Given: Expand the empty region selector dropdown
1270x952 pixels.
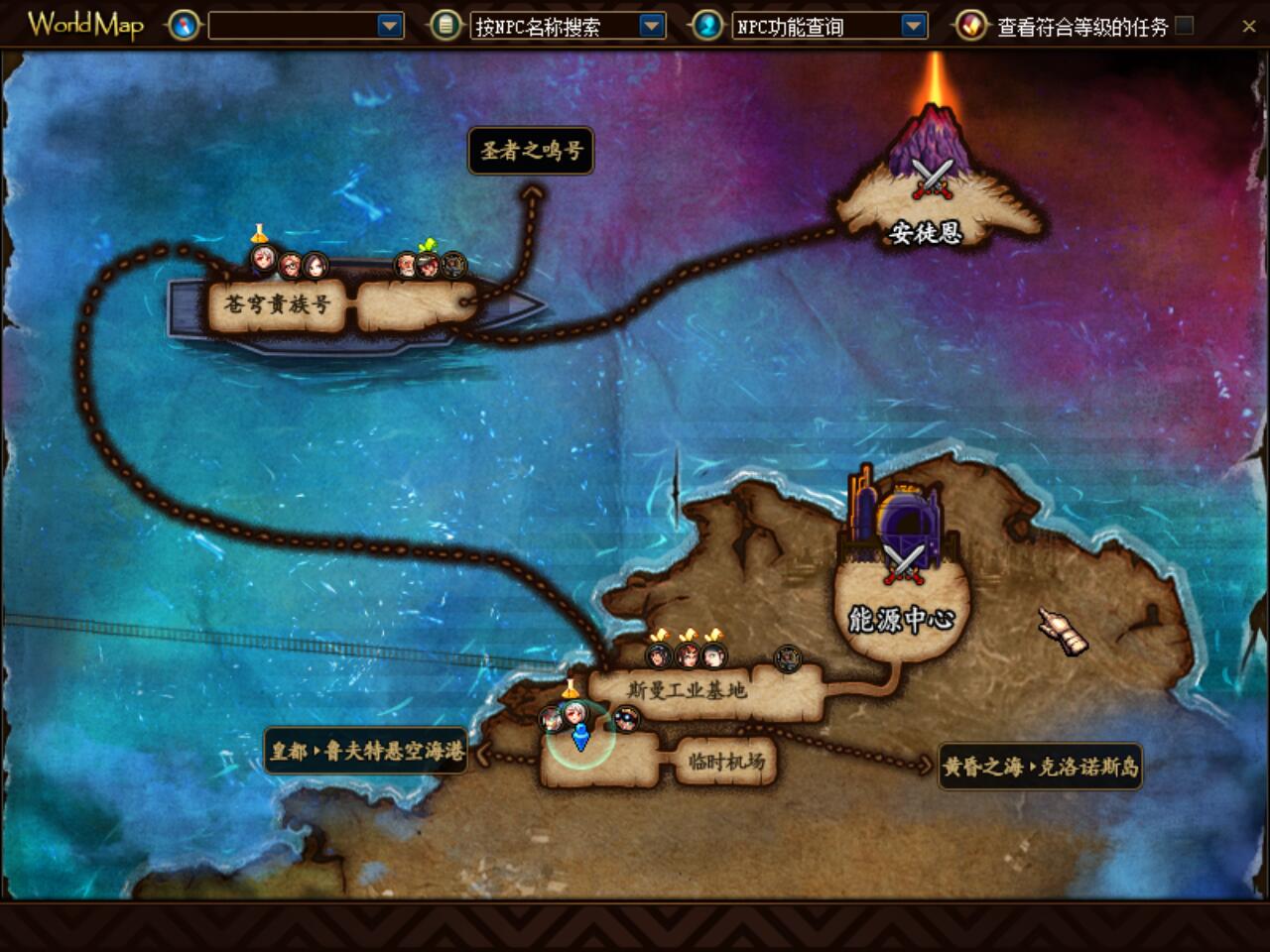Looking at the screenshot, I should (x=391, y=26).
